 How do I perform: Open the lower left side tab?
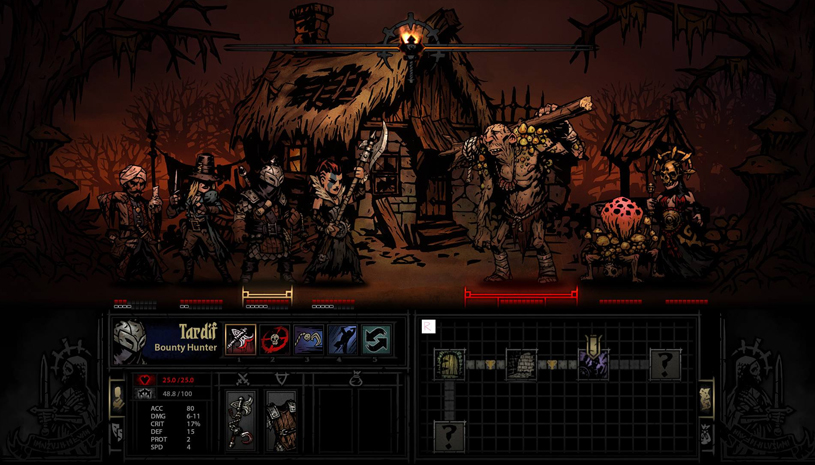(118, 432)
